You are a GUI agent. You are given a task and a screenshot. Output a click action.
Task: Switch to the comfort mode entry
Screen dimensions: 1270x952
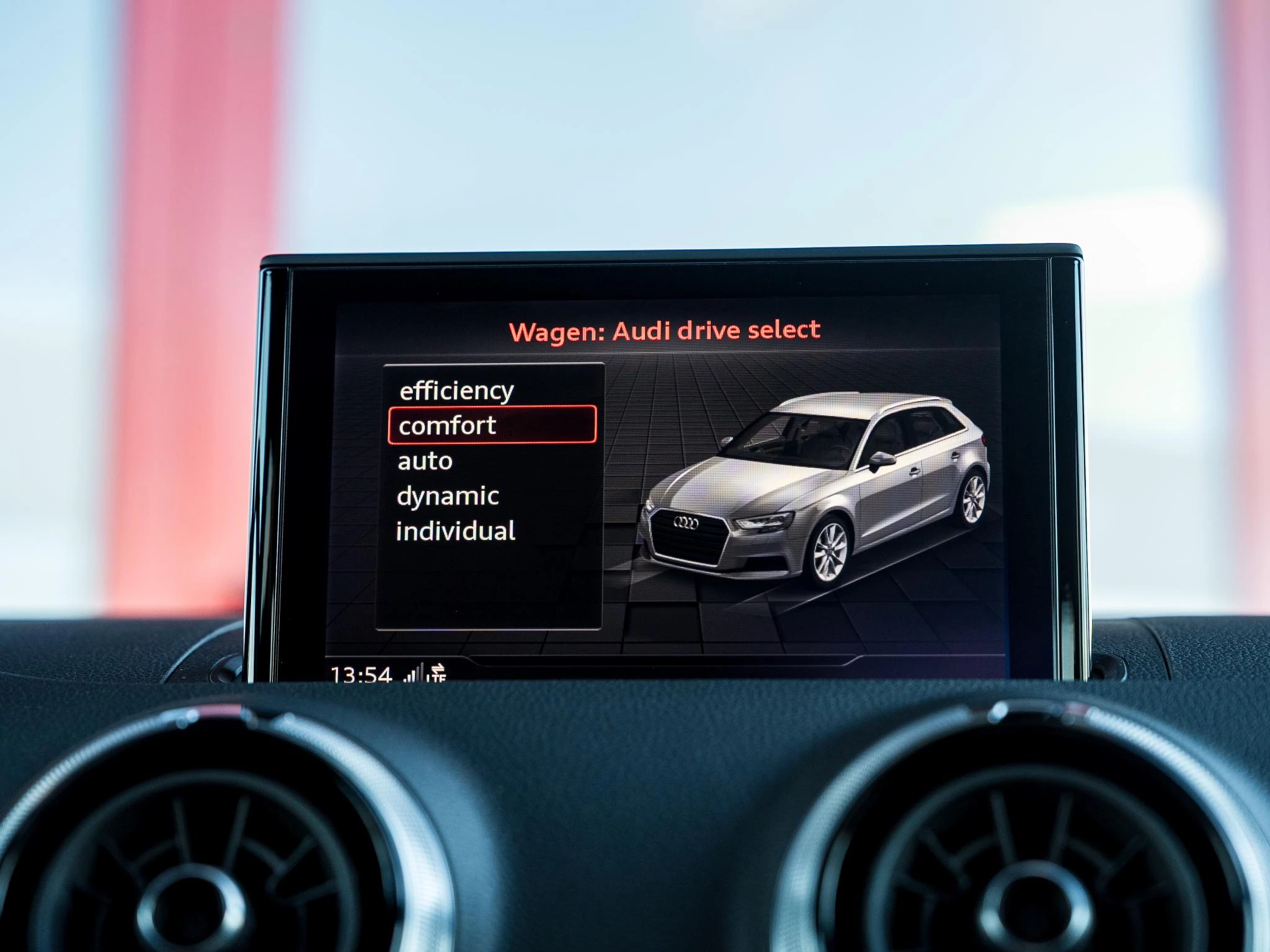pos(447,425)
